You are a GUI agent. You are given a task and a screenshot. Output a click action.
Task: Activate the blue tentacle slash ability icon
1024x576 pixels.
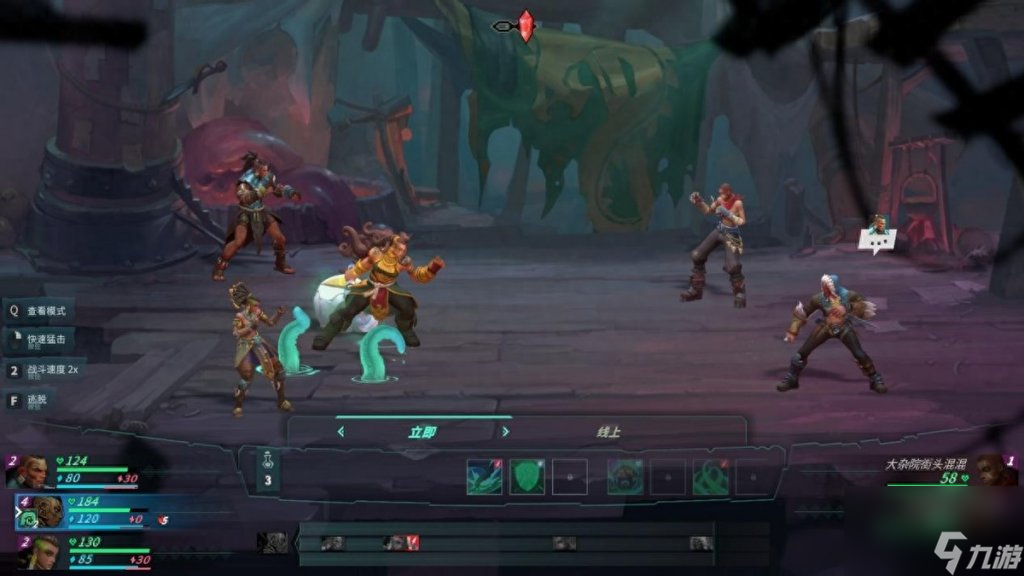coord(484,477)
